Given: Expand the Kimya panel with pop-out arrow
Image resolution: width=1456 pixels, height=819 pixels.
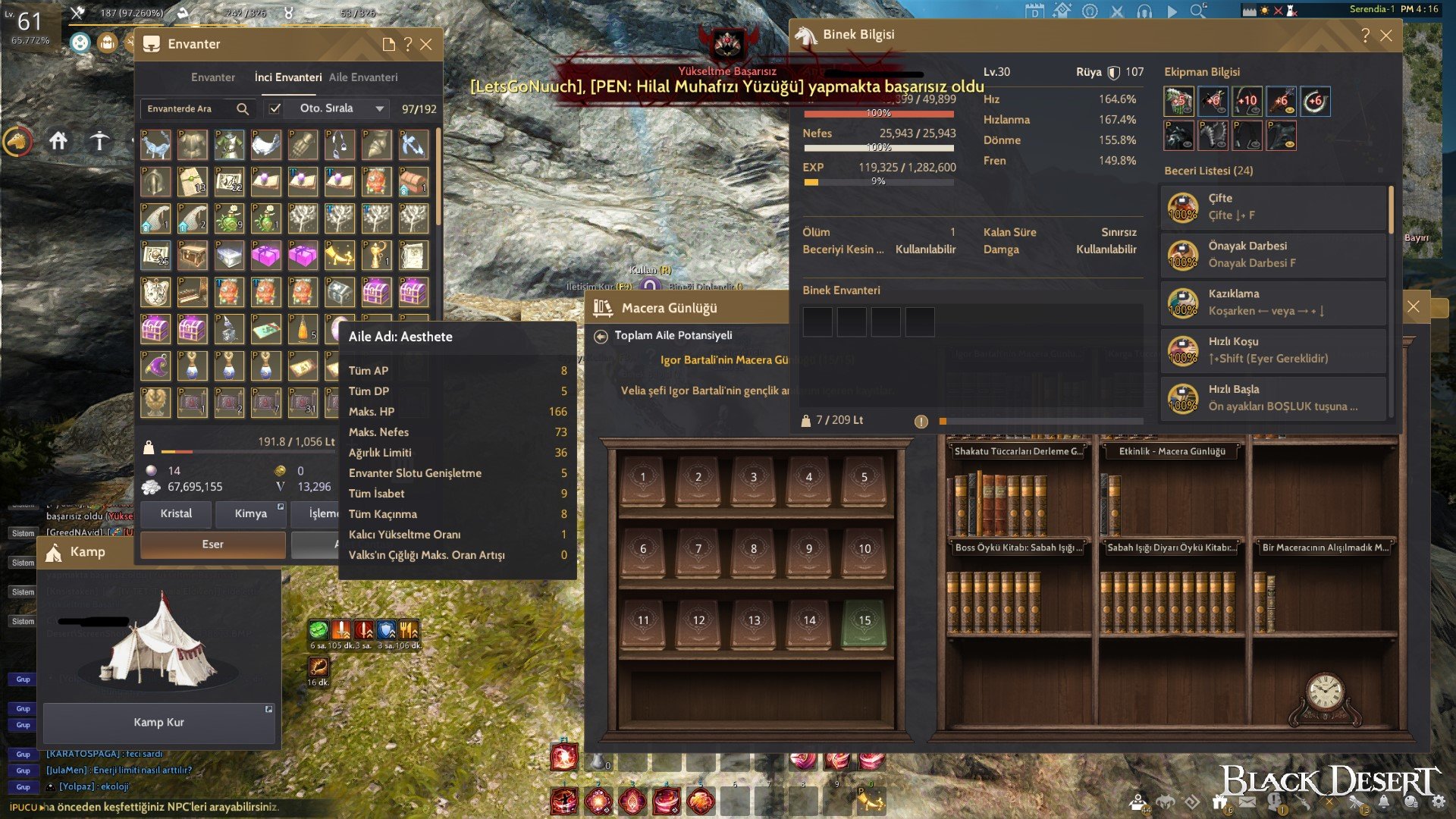Looking at the screenshot, I should [281, 507].
